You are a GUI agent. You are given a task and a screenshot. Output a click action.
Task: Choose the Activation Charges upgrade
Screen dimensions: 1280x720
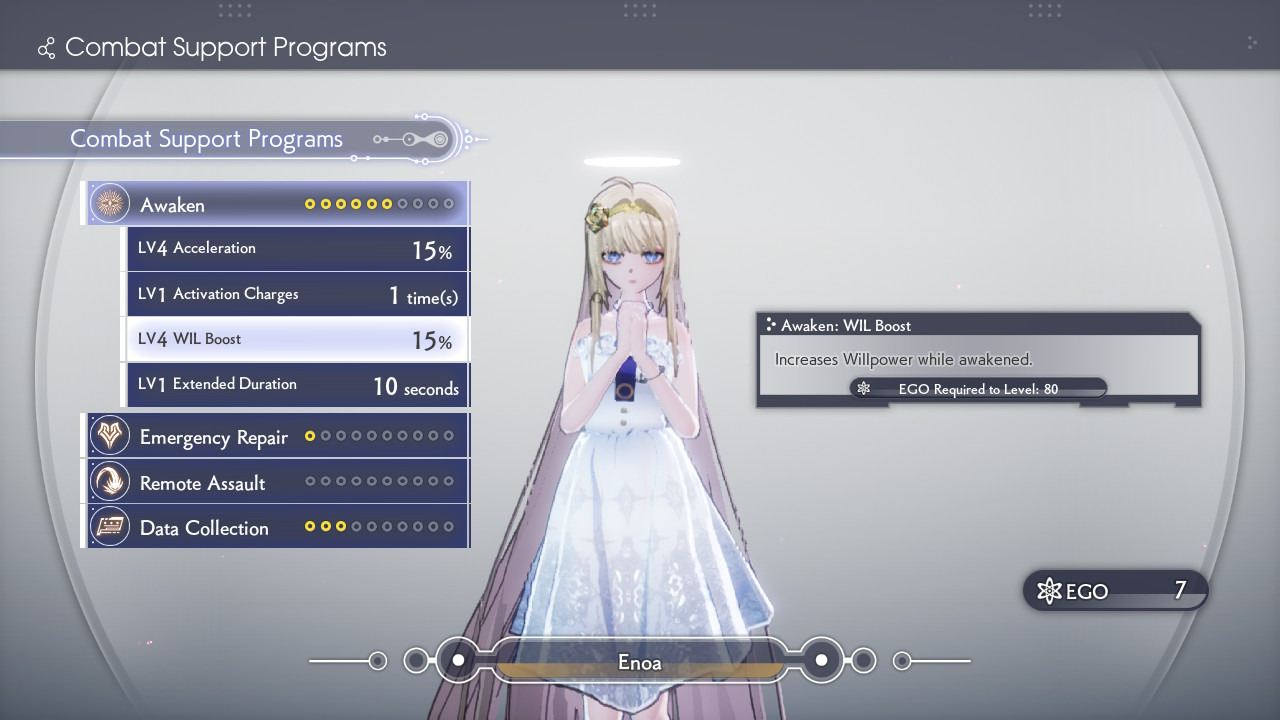[x=297, y=295]
